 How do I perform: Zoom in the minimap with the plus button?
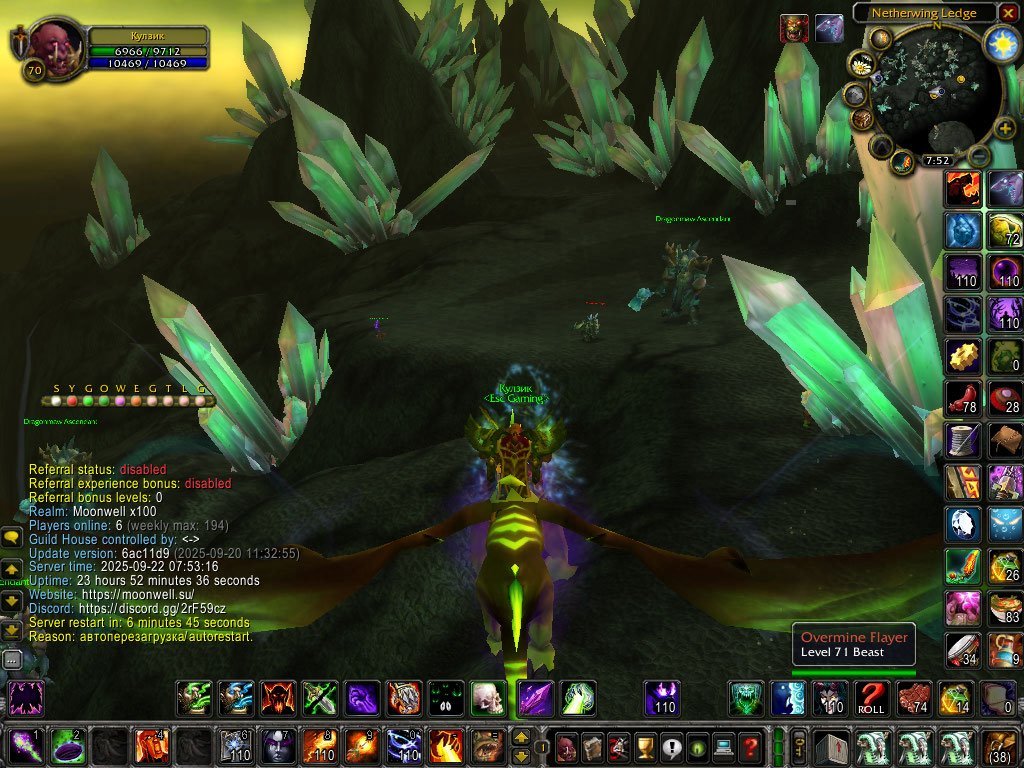point(1005,127)
